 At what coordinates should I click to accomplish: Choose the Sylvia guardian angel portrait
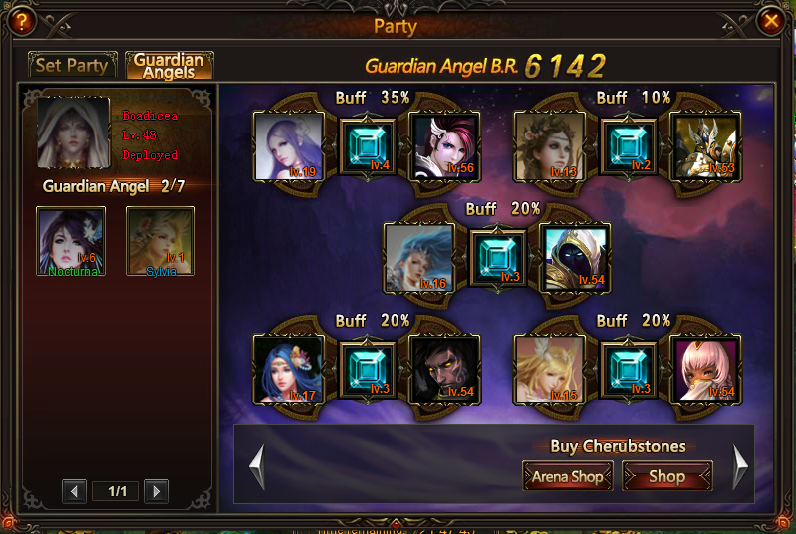point(160,241)
